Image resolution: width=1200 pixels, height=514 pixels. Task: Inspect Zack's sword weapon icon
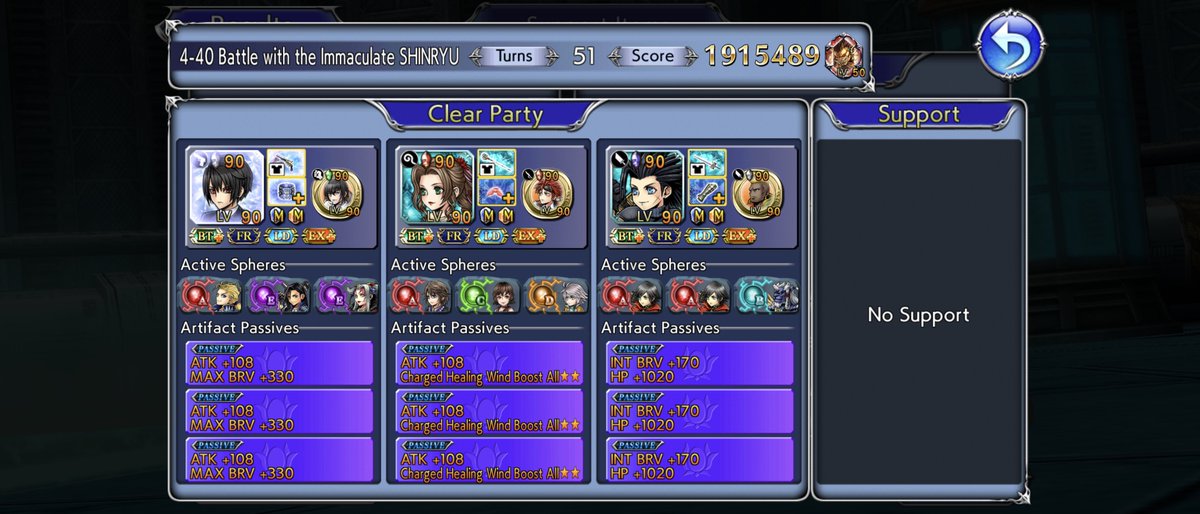tap(706, 163)
